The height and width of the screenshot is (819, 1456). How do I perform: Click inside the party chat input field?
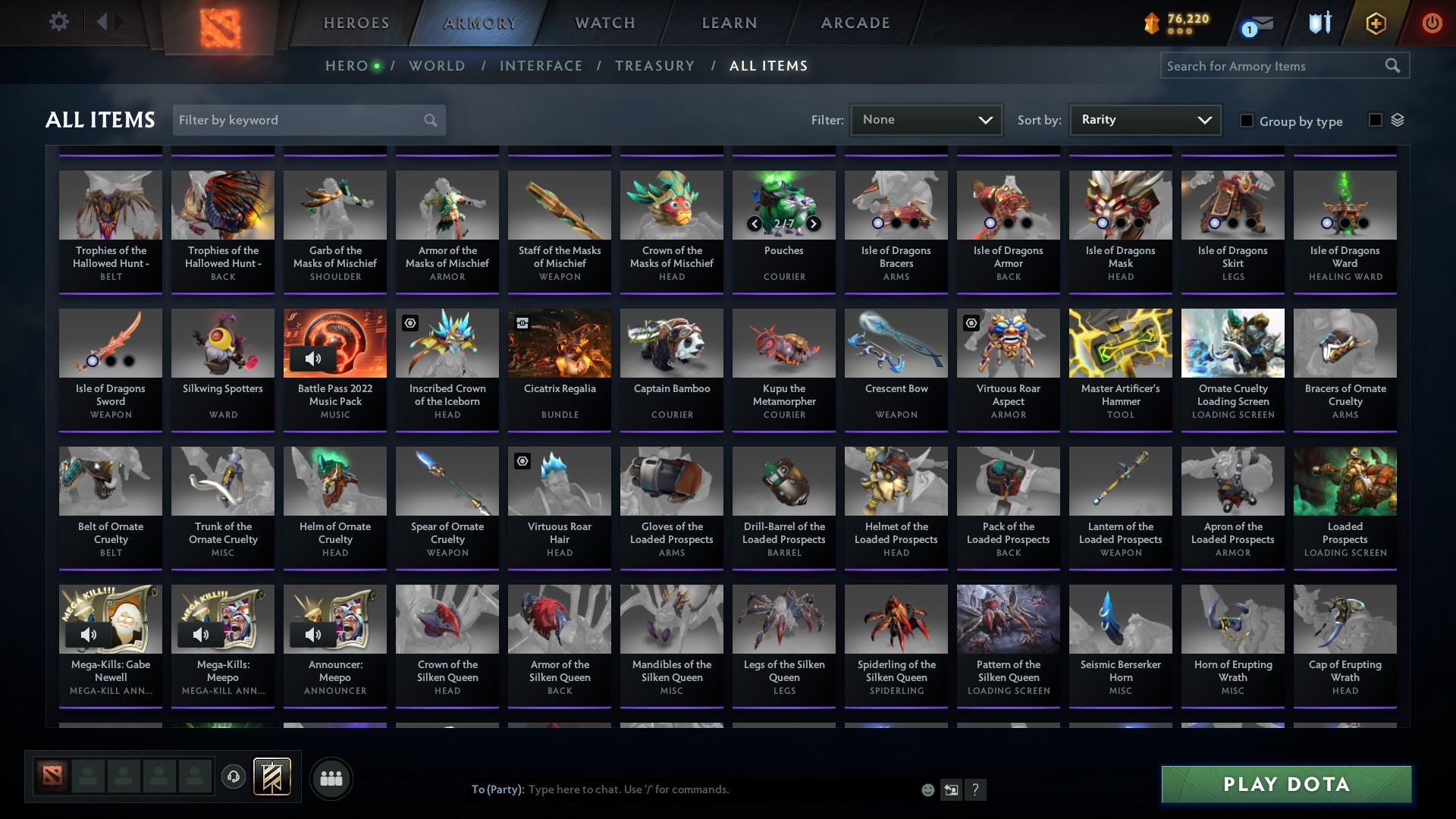682,789
